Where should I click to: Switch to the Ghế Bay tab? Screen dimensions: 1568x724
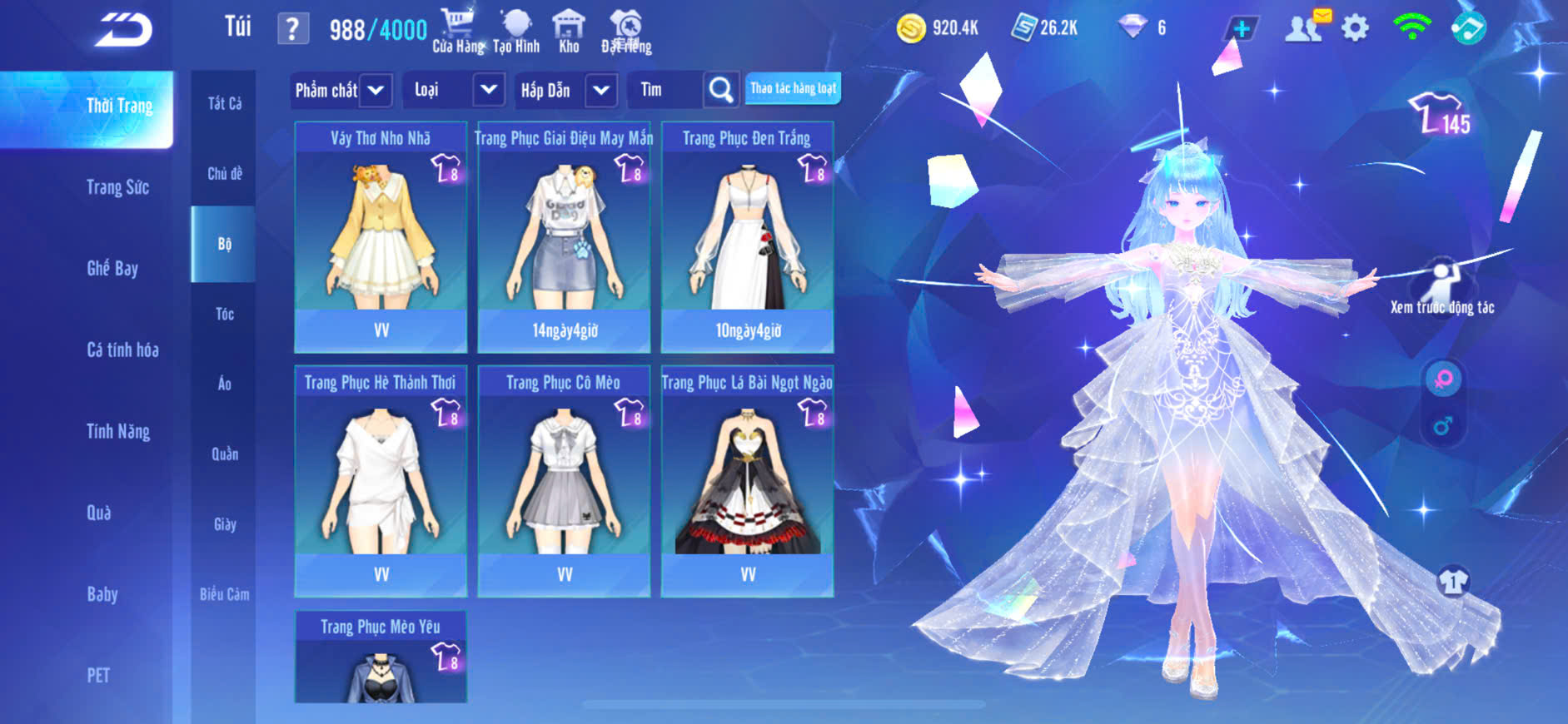click(112, 268)
